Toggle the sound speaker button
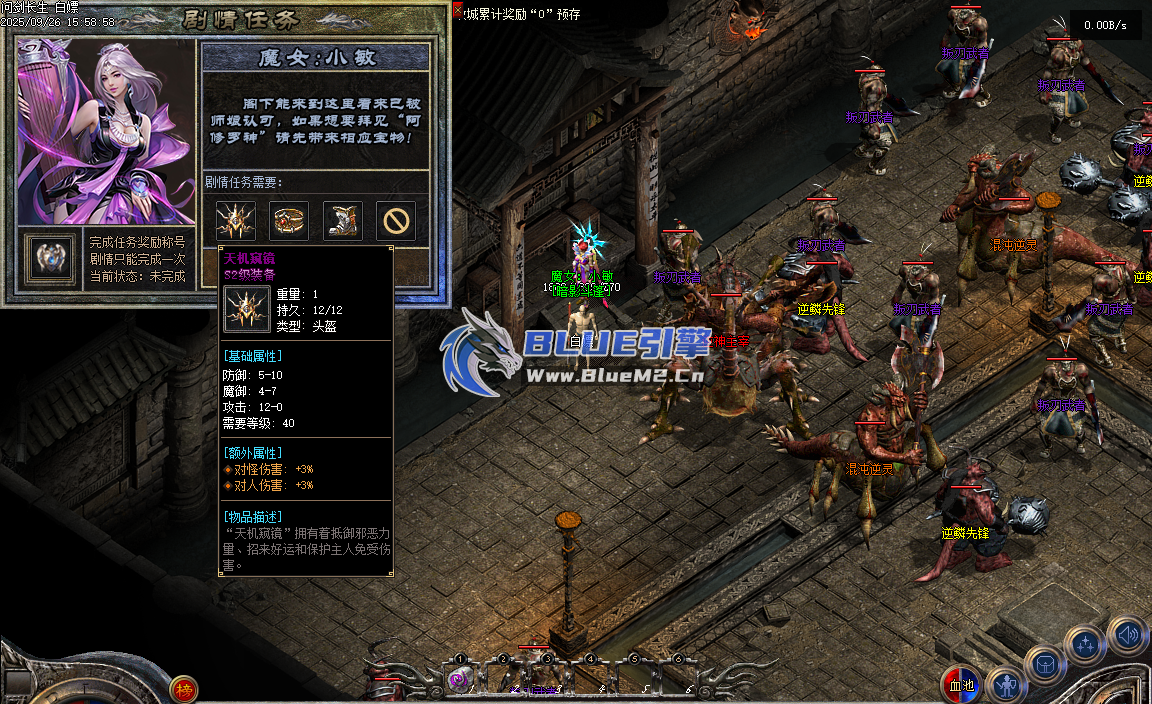The width and height of the screenshot is (1152, 704). click(x=1127, y=634)
